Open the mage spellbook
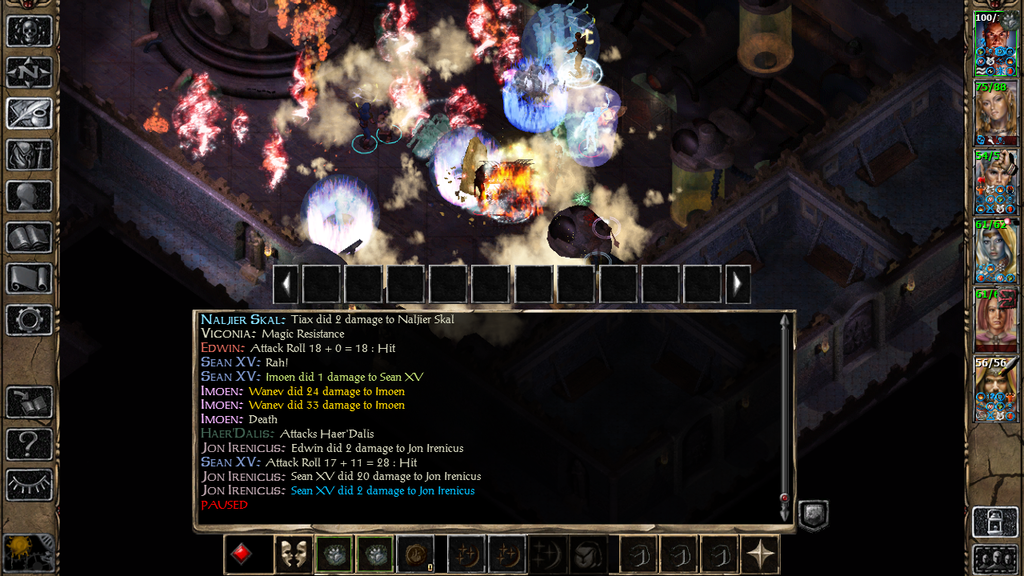 point(29,237)
